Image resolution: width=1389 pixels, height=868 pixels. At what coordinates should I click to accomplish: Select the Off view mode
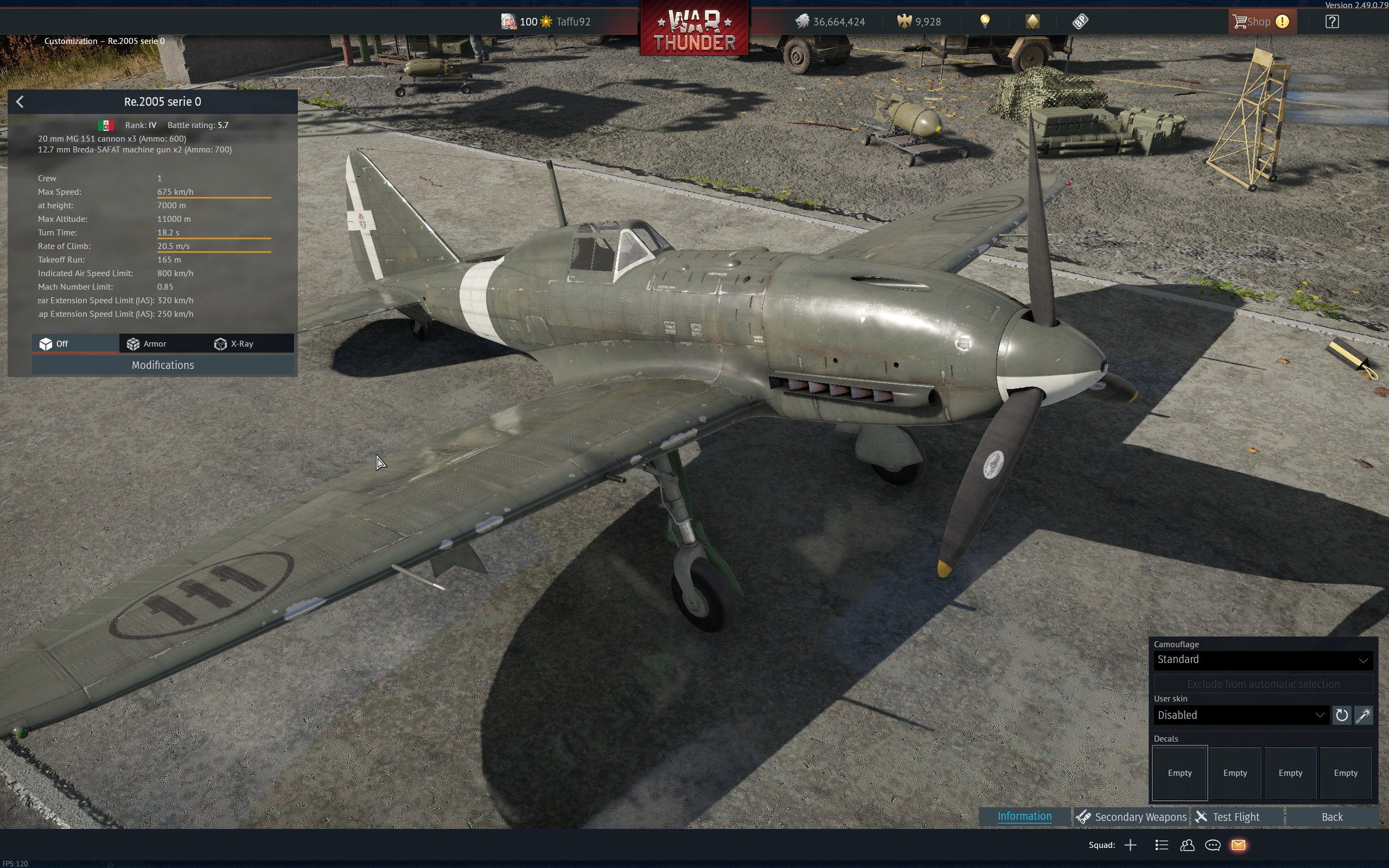click(x=54, y=344)
